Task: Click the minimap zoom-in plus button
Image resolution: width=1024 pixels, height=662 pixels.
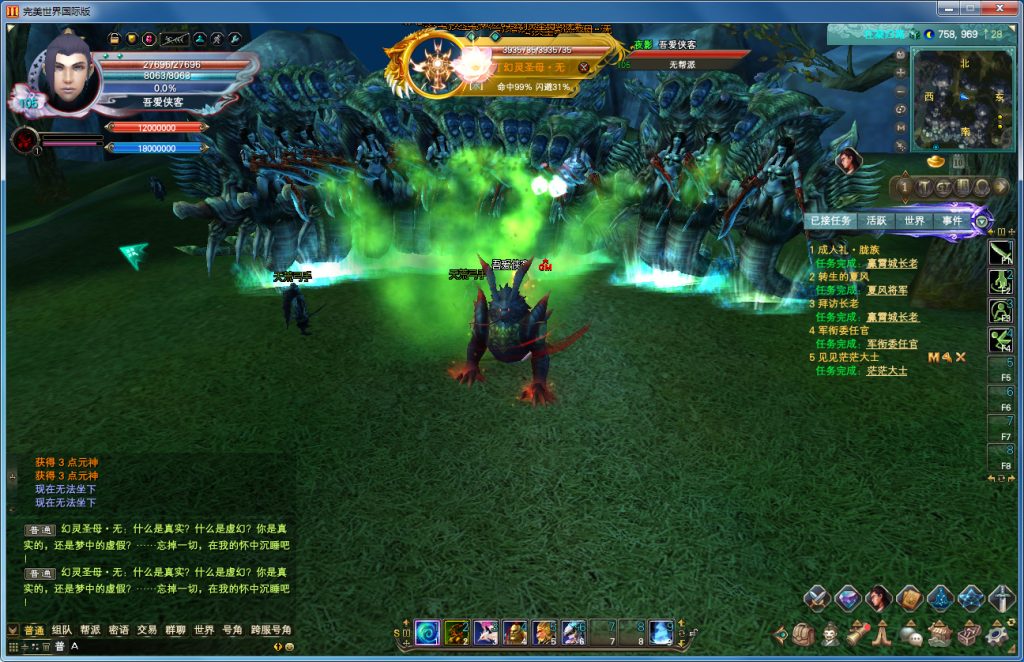Action: coord(901,72)
